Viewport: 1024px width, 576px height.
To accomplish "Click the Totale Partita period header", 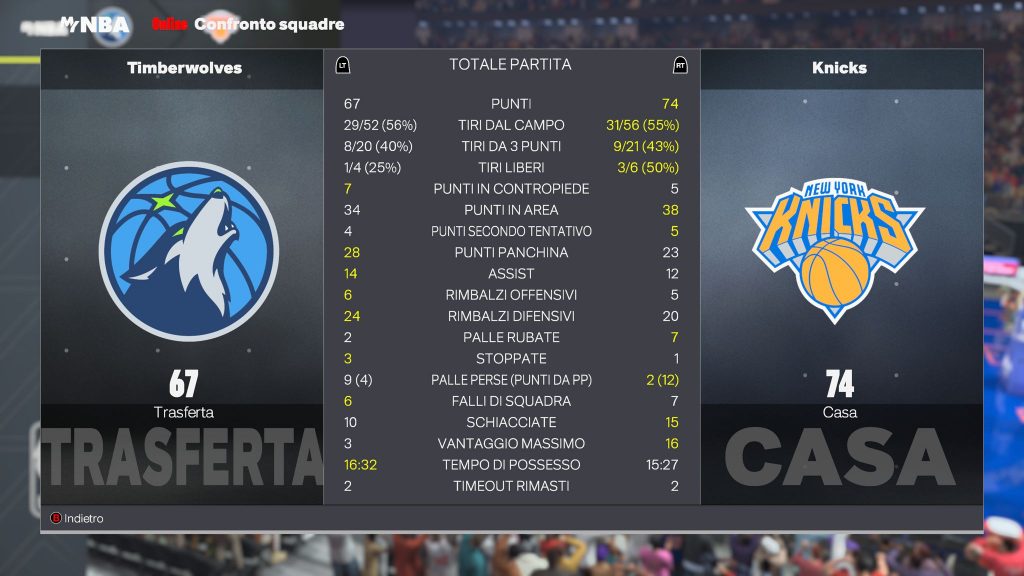I will (510, 65).
